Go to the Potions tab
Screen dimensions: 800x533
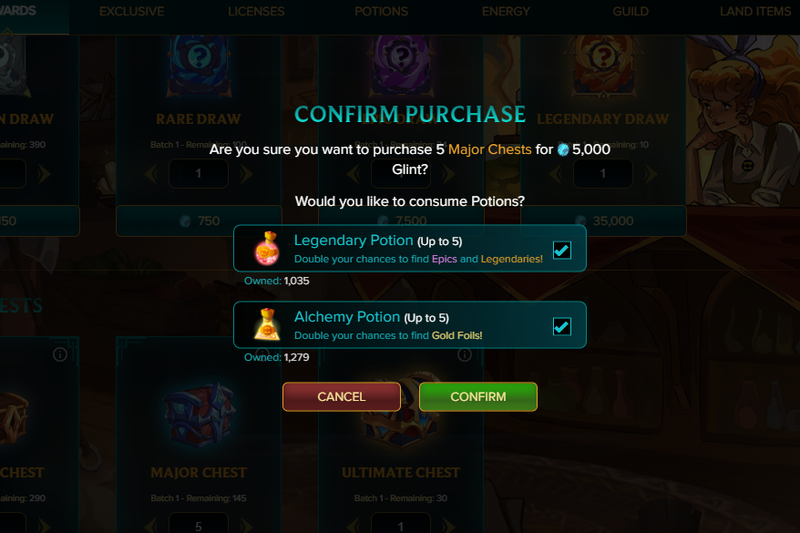coord(381,12)
